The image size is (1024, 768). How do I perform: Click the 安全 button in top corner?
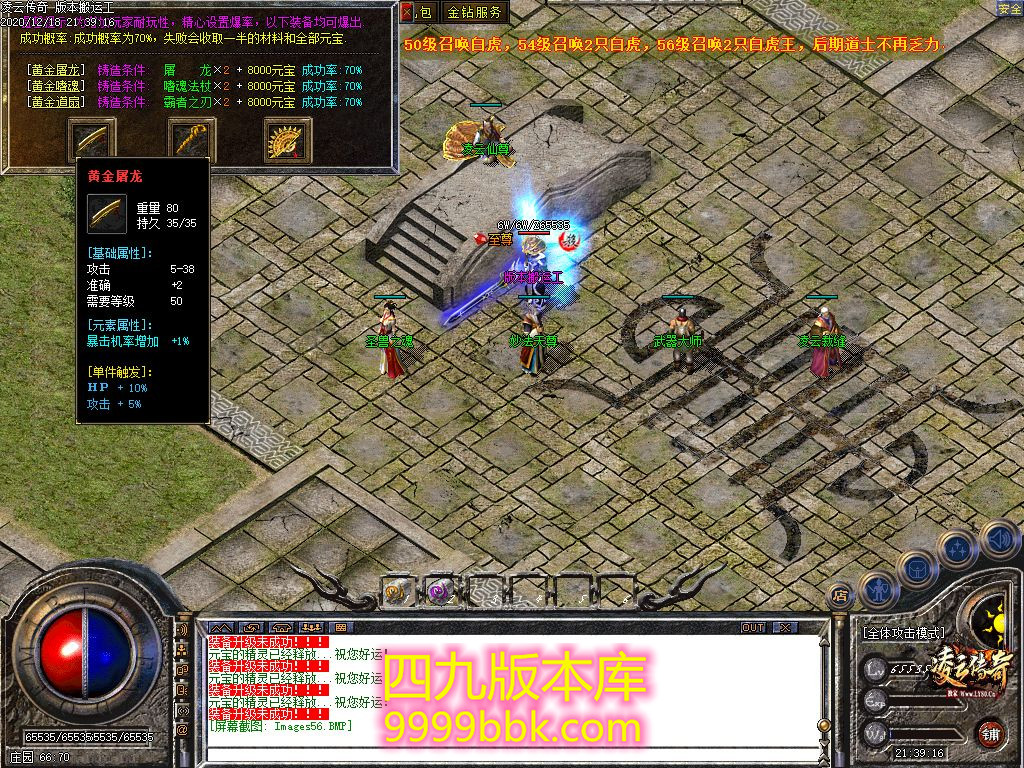pos(1009,9)
